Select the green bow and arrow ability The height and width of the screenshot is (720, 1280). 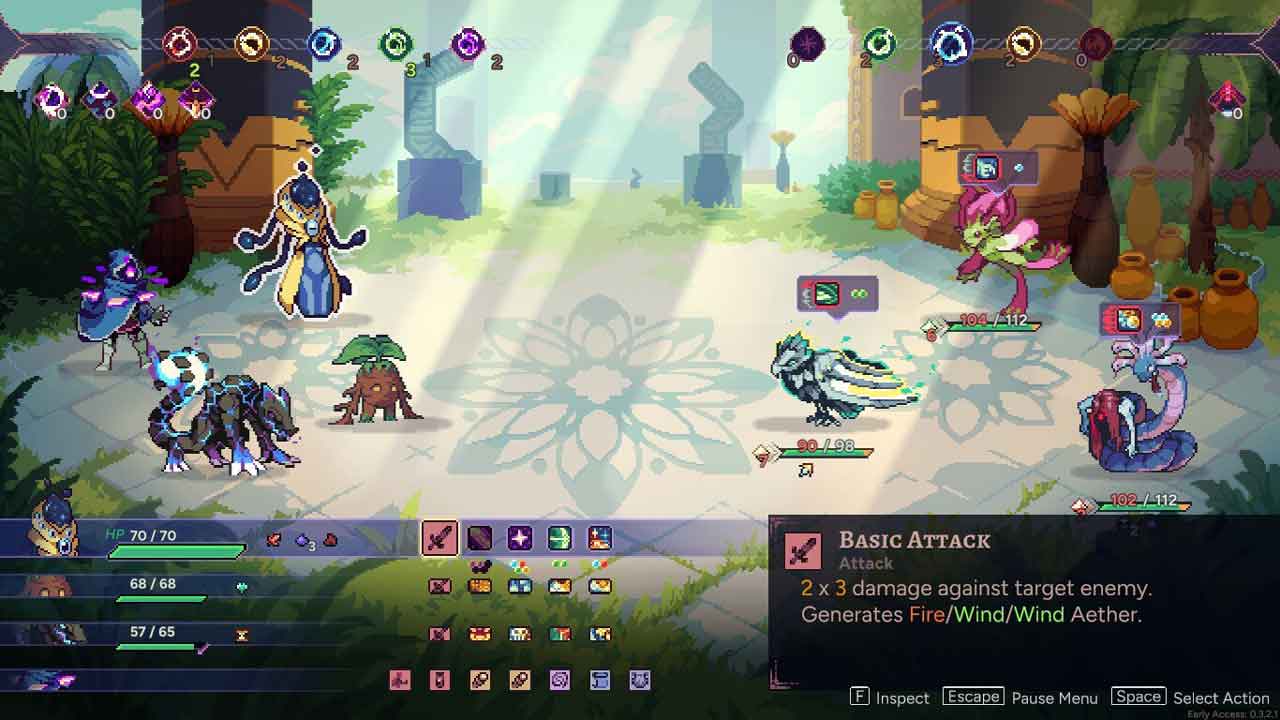point(560,539)
